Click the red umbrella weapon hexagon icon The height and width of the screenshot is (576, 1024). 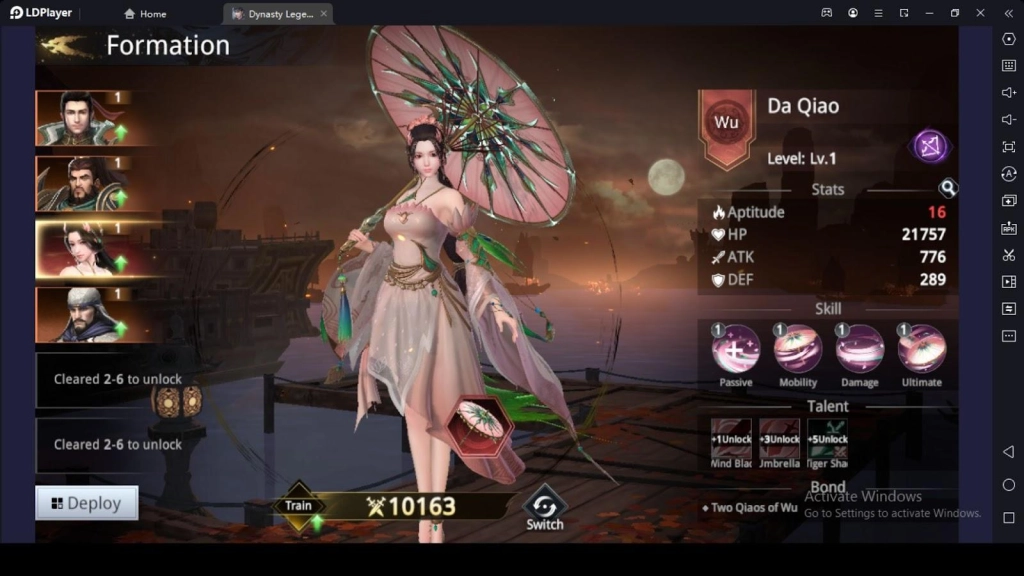[x=479, y=425]
